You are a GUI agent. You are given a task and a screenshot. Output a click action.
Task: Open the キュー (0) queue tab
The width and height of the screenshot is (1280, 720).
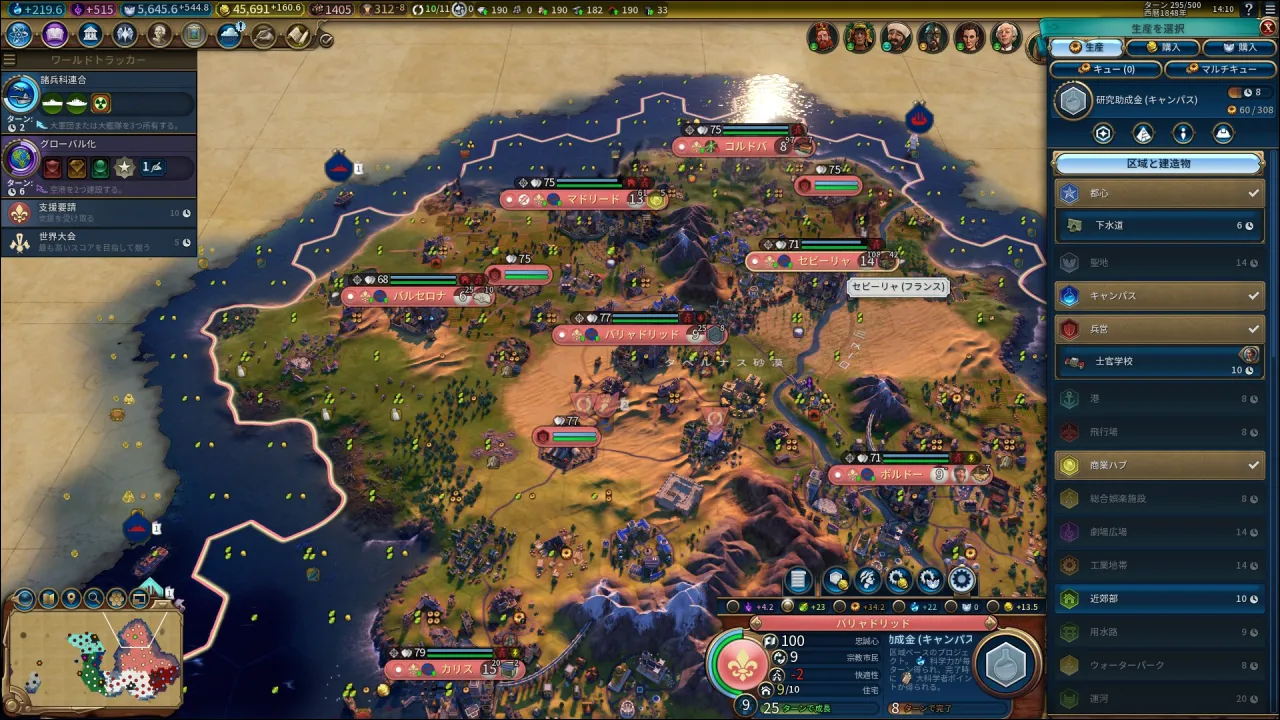coord(1106,69)
